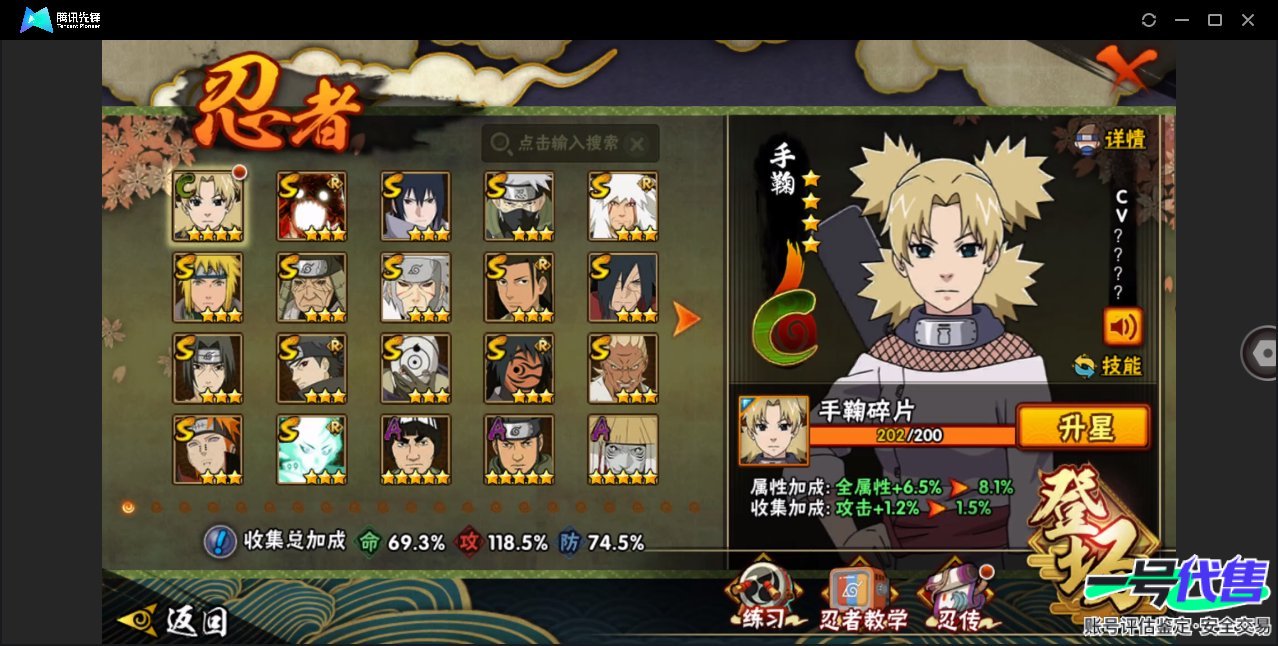The image size is (1278, 646).
Task: Switch to 技能 skills view
Action: point(1108,366)
